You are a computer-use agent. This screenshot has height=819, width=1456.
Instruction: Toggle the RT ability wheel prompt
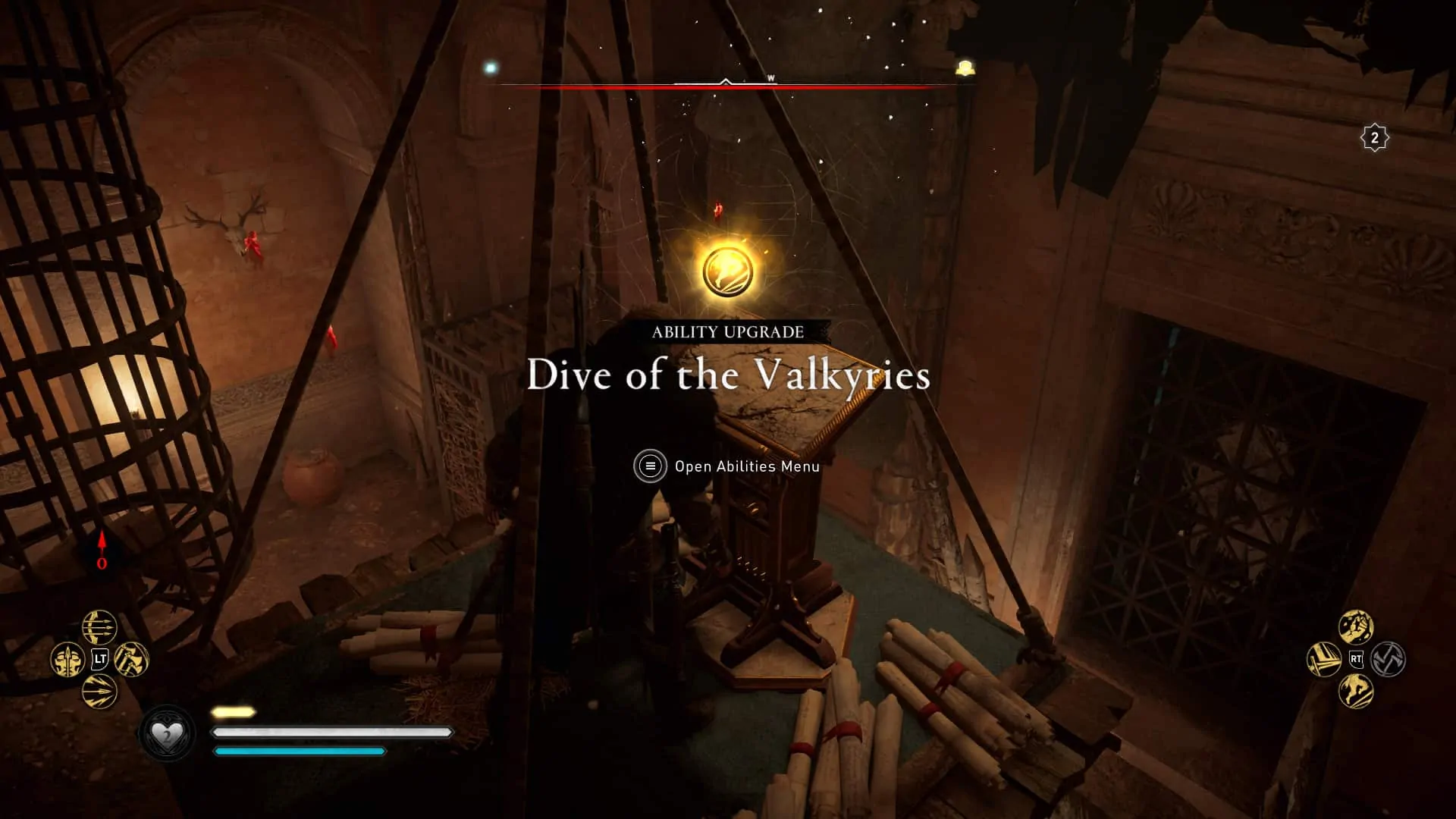pos(1356,659)
